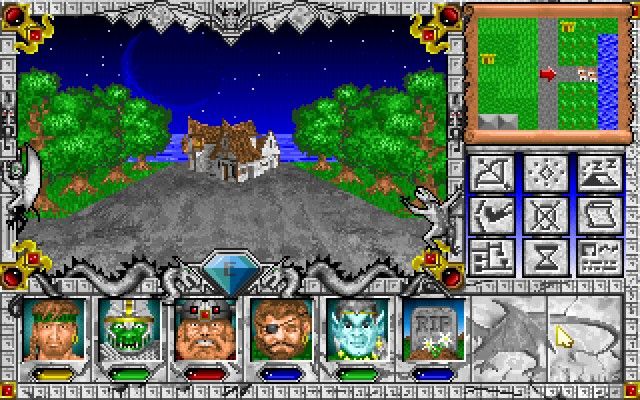
Task: Click the overhead minimap
Action: (x=541, y=72)
